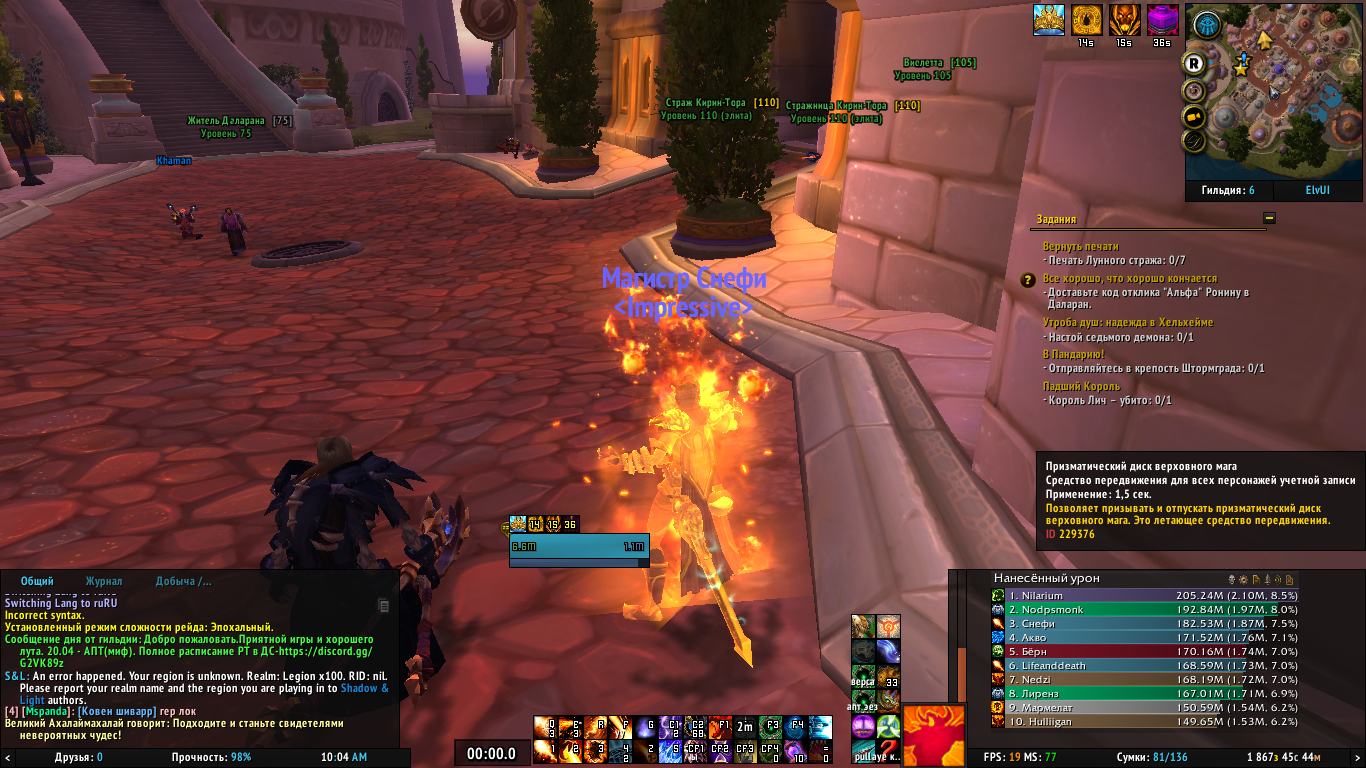Toggle the yellow camera minimap button
Screen dimensions: 1366x768
pos(1193,116)
